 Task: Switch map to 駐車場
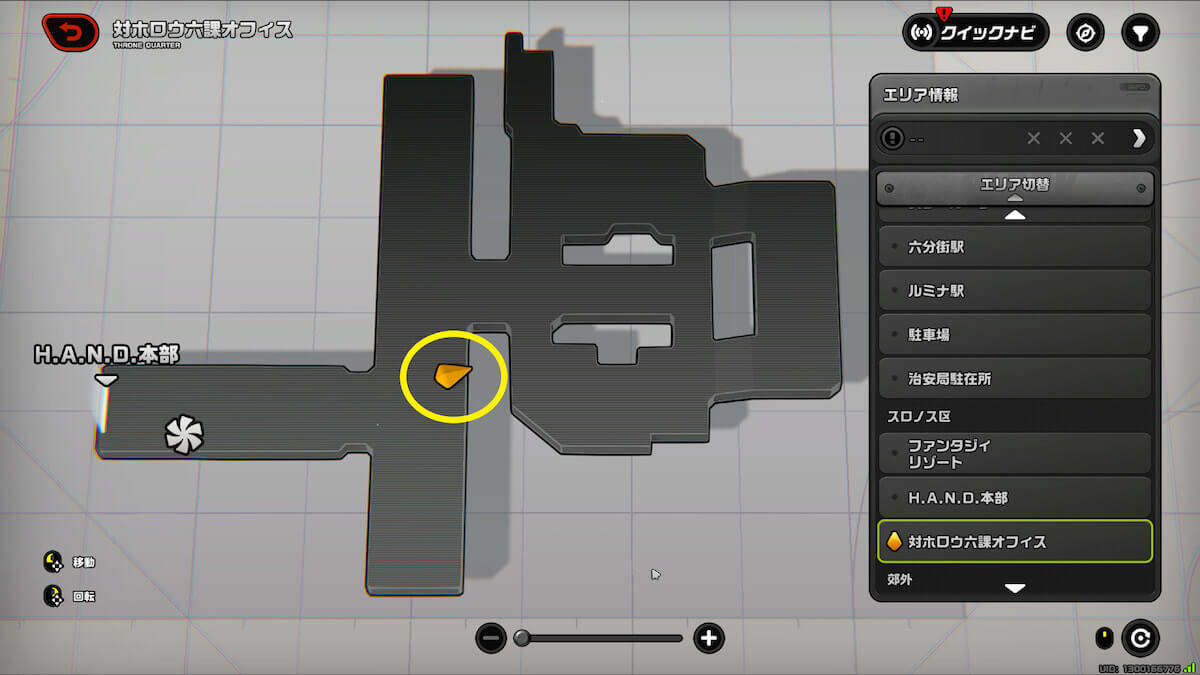tap(1014, 335)
